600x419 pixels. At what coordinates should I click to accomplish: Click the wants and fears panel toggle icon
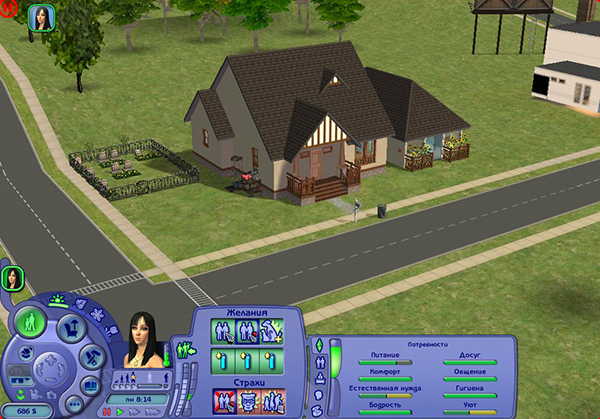(184, 350)
